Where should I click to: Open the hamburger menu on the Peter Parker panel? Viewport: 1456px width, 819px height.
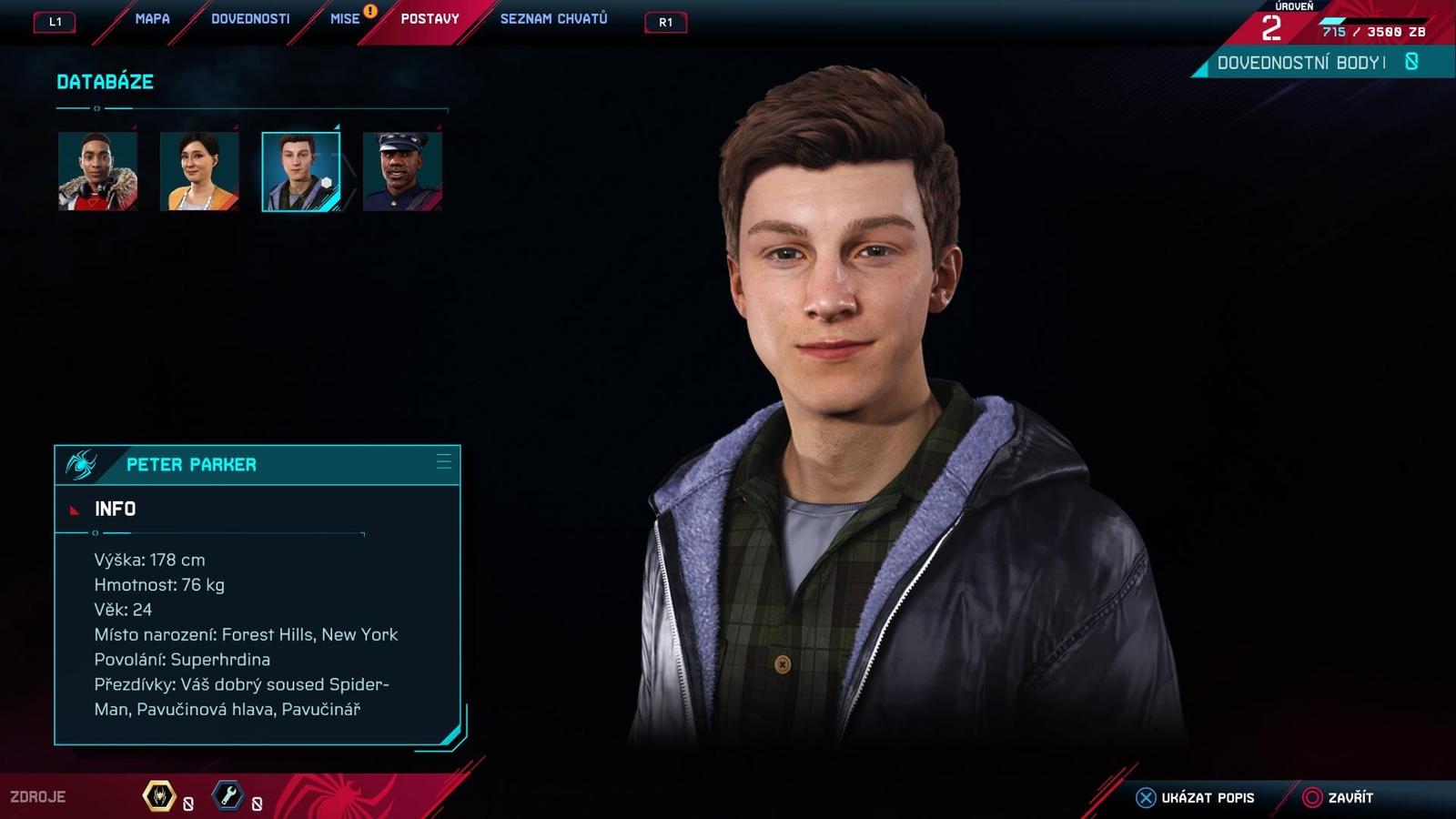[445, 462]
